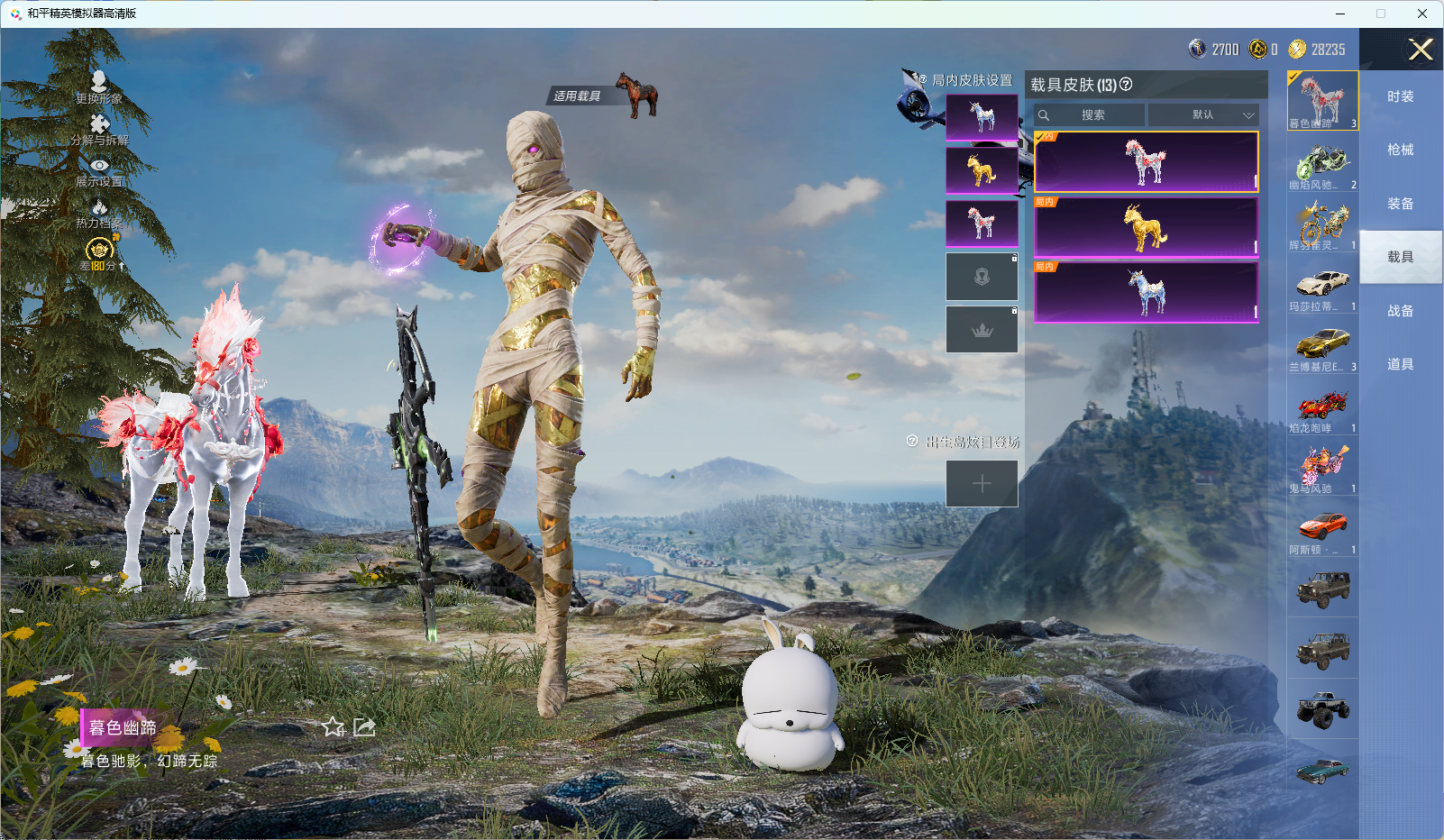Image resolution: width=1444 pixels, height=840 pixels.
Task: Choose the blue-white horse skin card
Action: point(1146,292)
